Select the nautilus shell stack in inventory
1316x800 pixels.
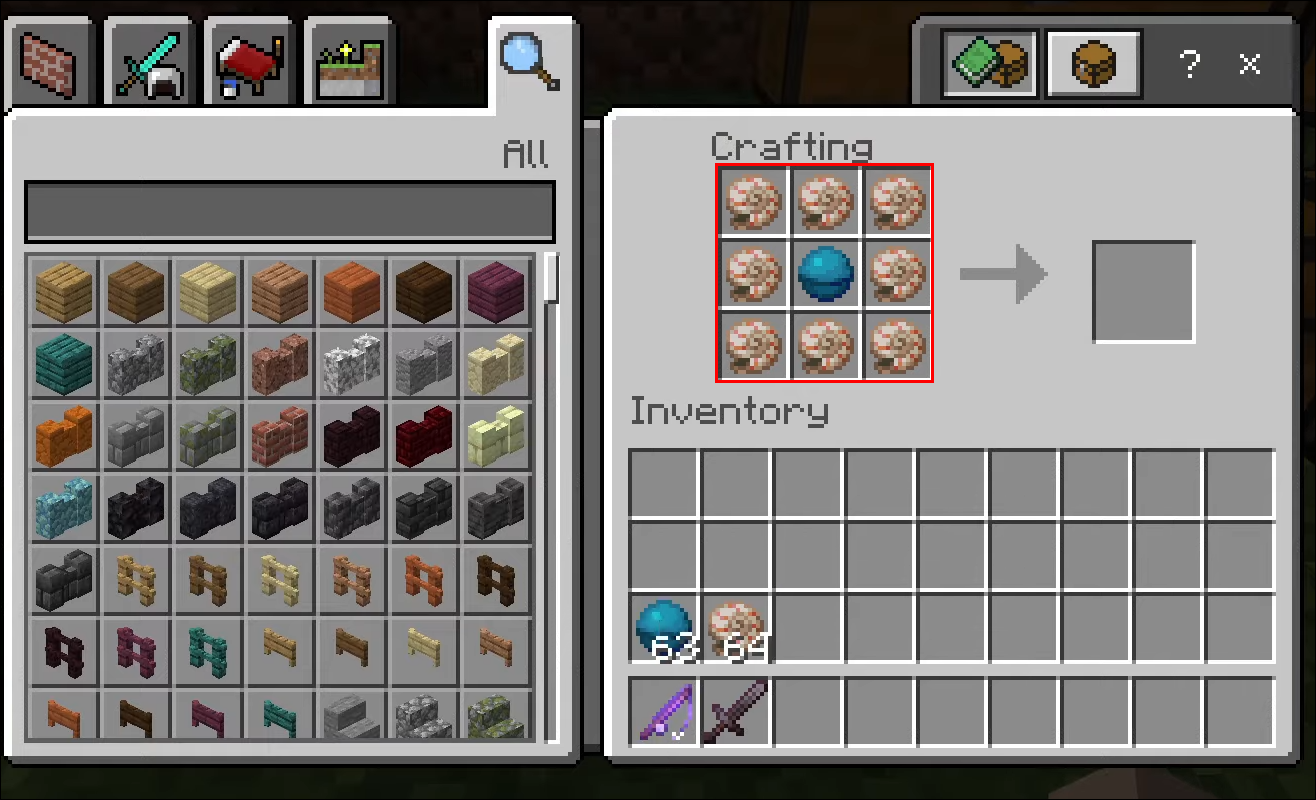[x=736, y=628]
